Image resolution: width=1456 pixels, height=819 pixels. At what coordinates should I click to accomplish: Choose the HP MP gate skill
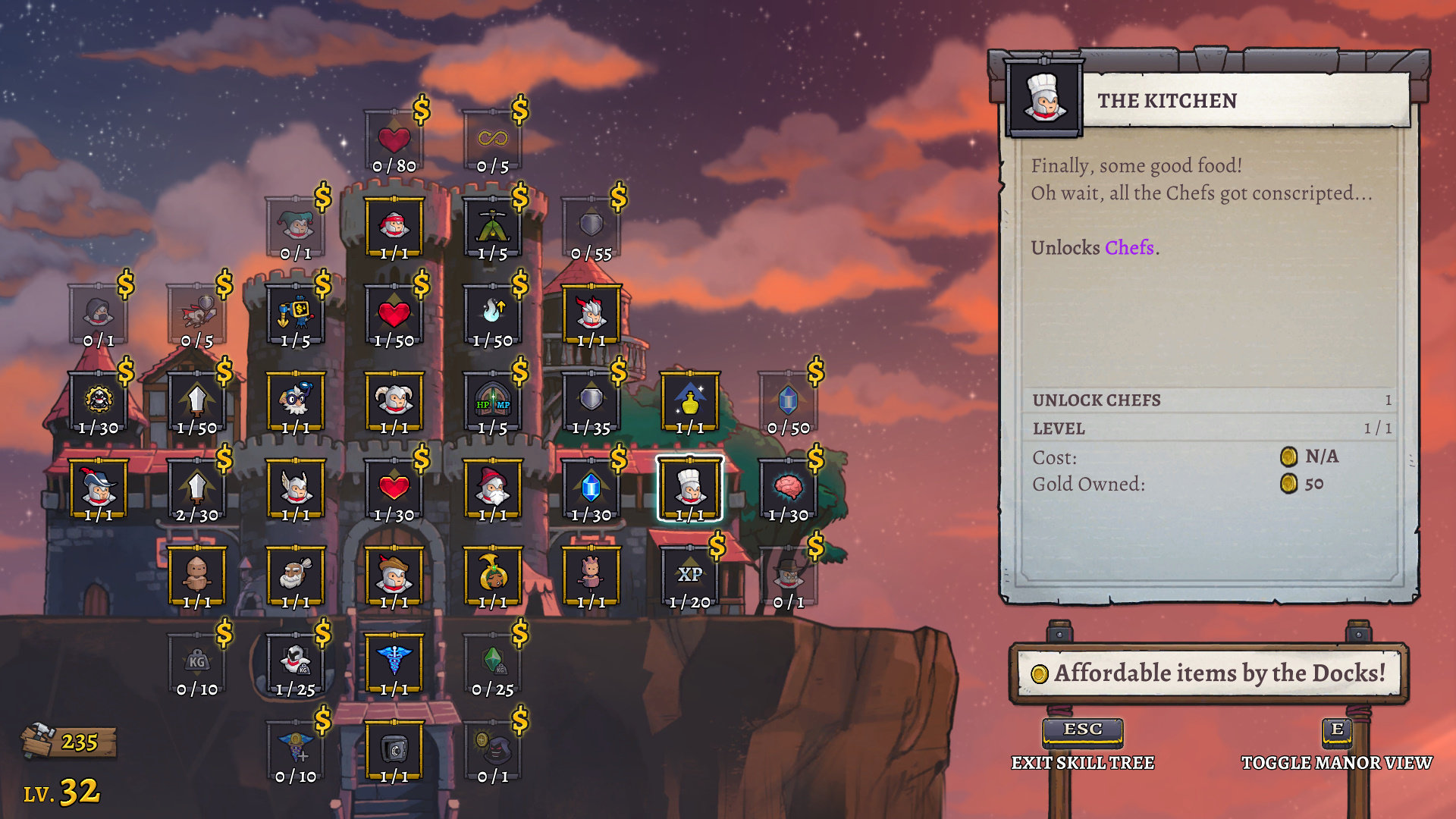pos(492,400)
